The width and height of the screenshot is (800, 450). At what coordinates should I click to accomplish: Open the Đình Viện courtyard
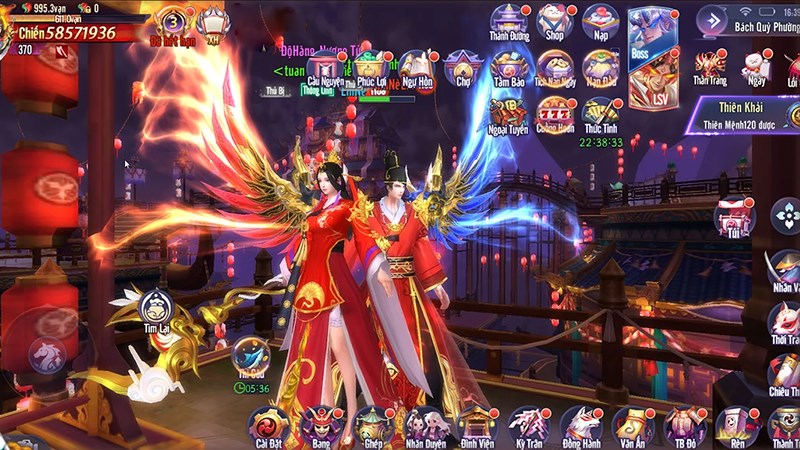click(476, 425)
